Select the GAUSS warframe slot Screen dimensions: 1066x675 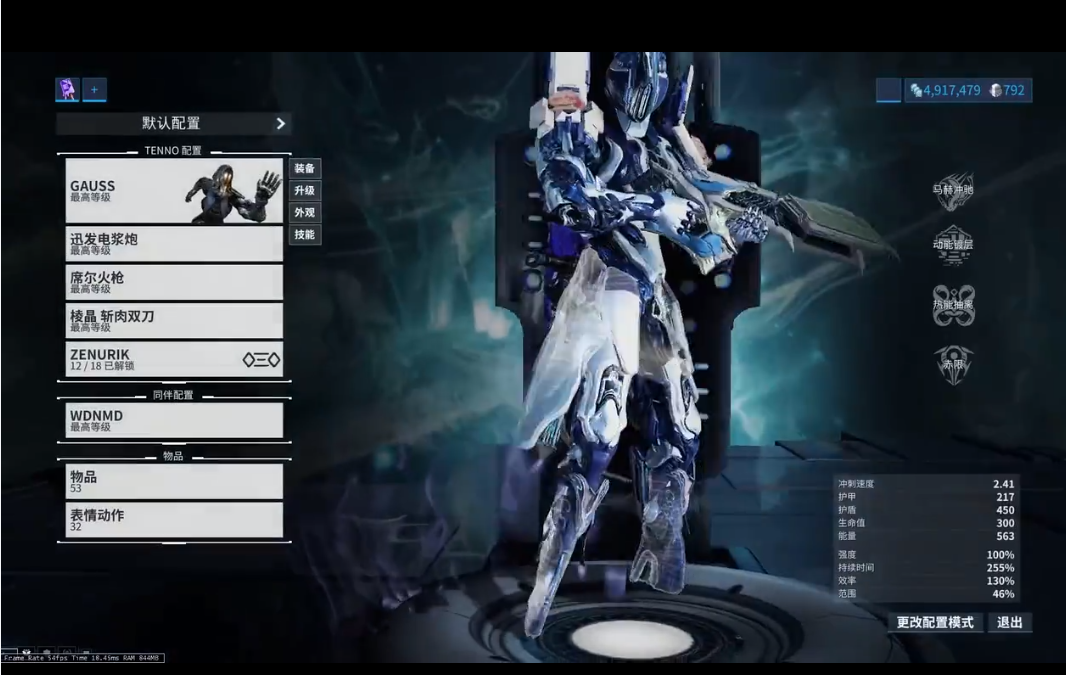(x=174, y=191)
